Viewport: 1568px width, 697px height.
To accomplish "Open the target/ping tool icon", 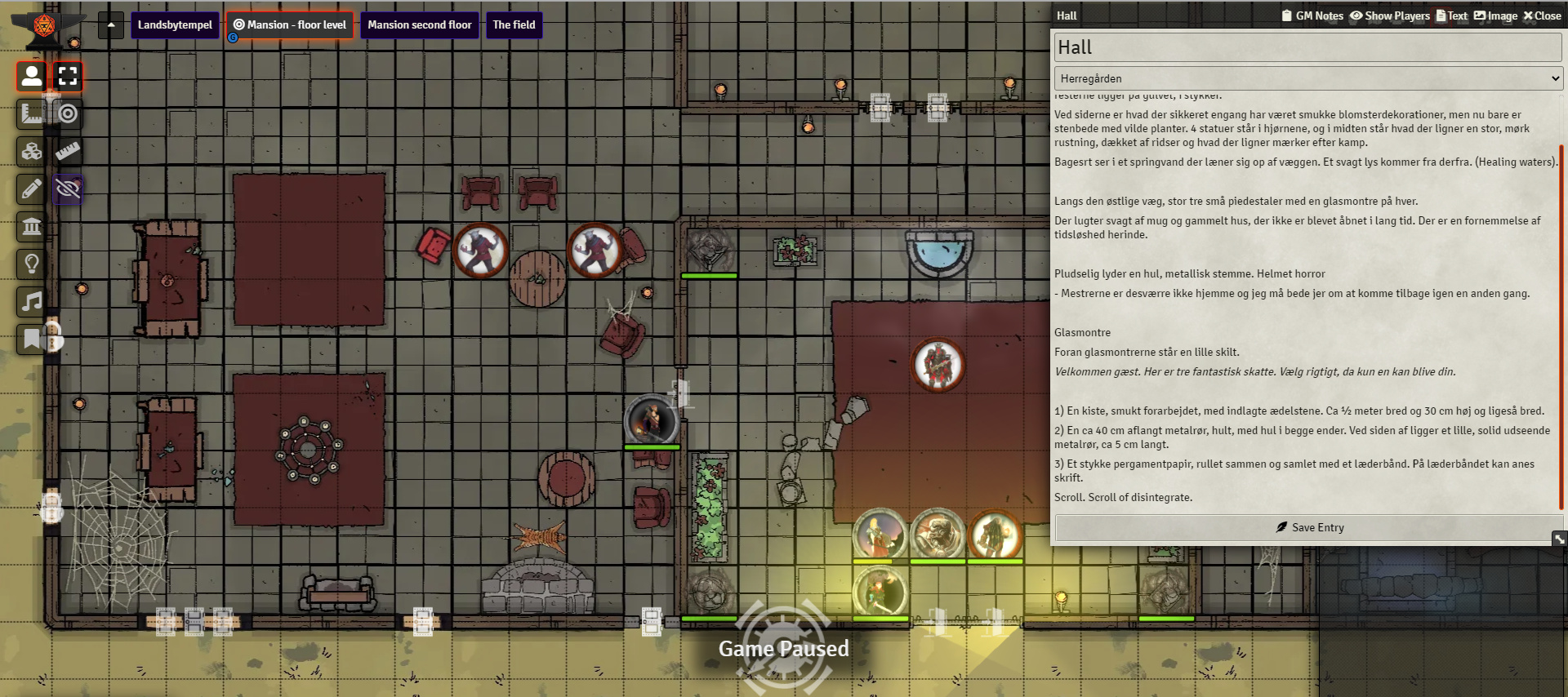I will coord(68,113).
